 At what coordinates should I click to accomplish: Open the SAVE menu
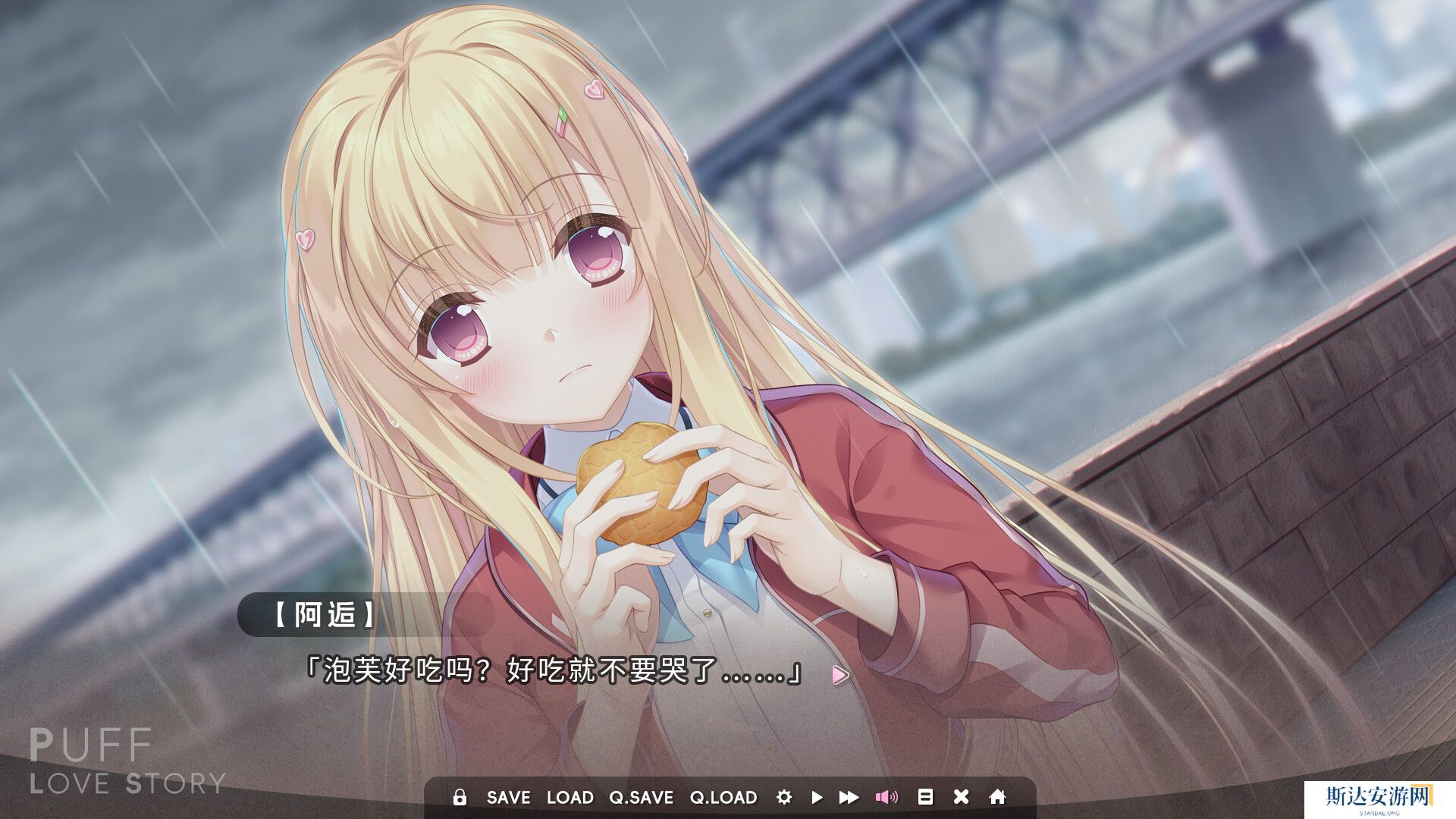click(x=508, y=797)
